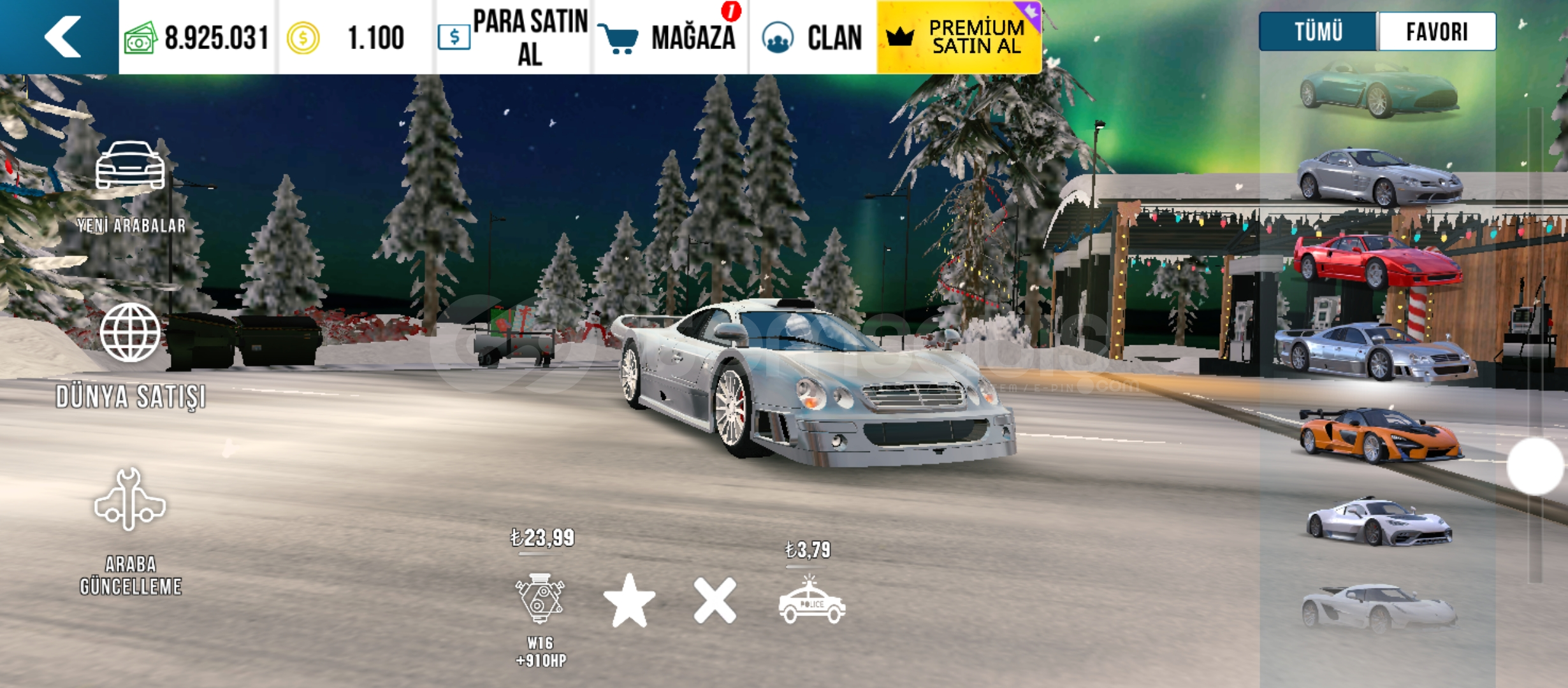Buy the police car option
Image resolution: width=1568 pixels, height=688 pixels.
[811, 601]
